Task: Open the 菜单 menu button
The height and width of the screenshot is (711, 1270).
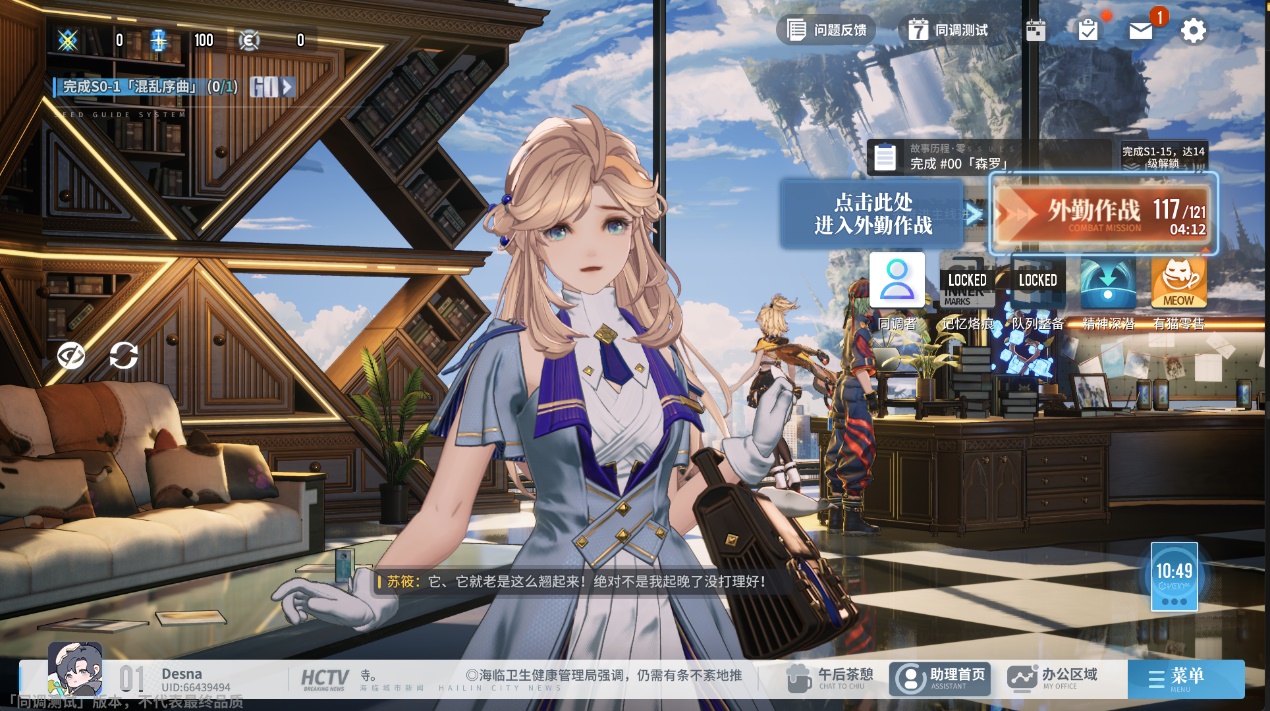Action: coord(1186,678)
